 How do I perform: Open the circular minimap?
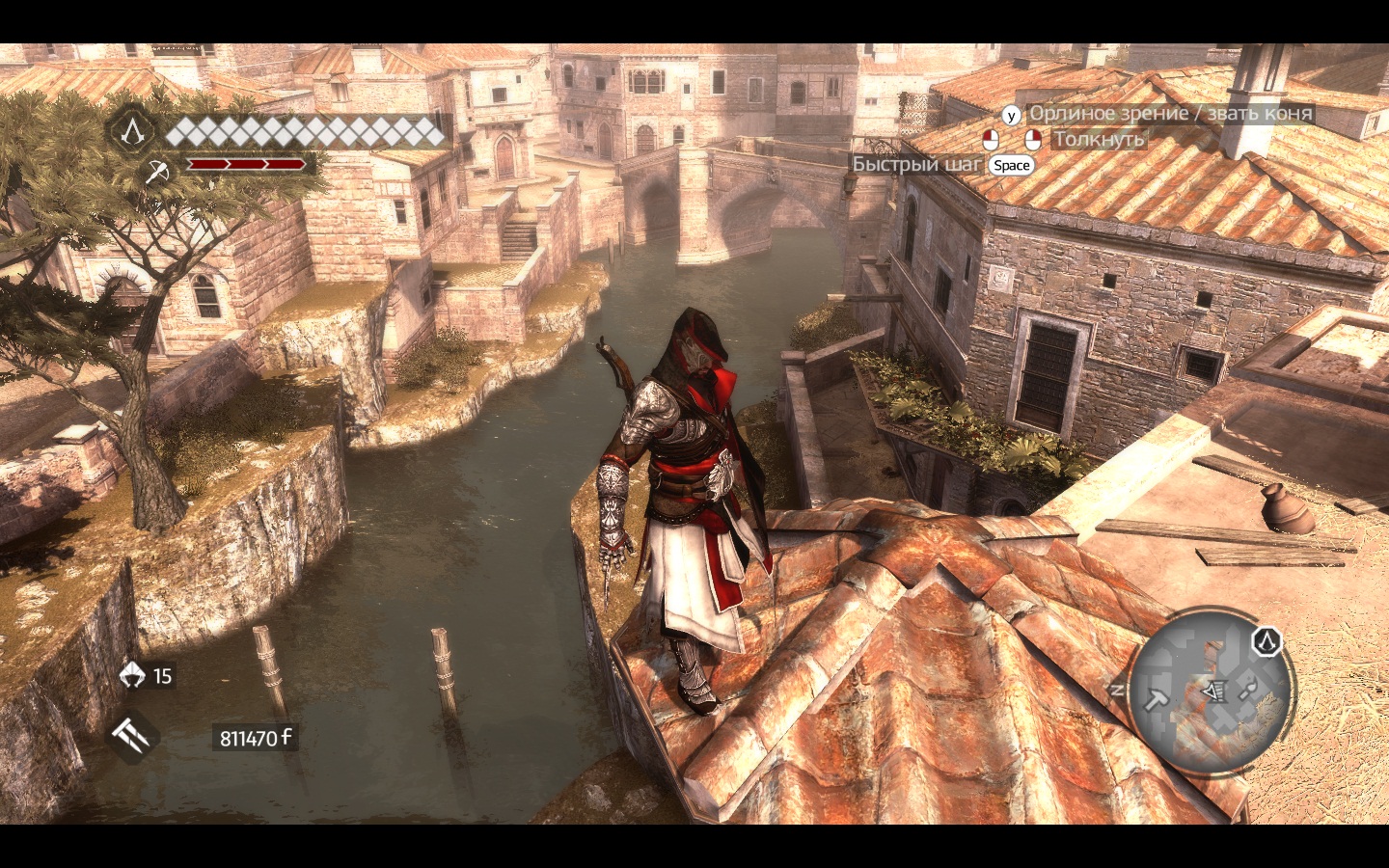1211,691
